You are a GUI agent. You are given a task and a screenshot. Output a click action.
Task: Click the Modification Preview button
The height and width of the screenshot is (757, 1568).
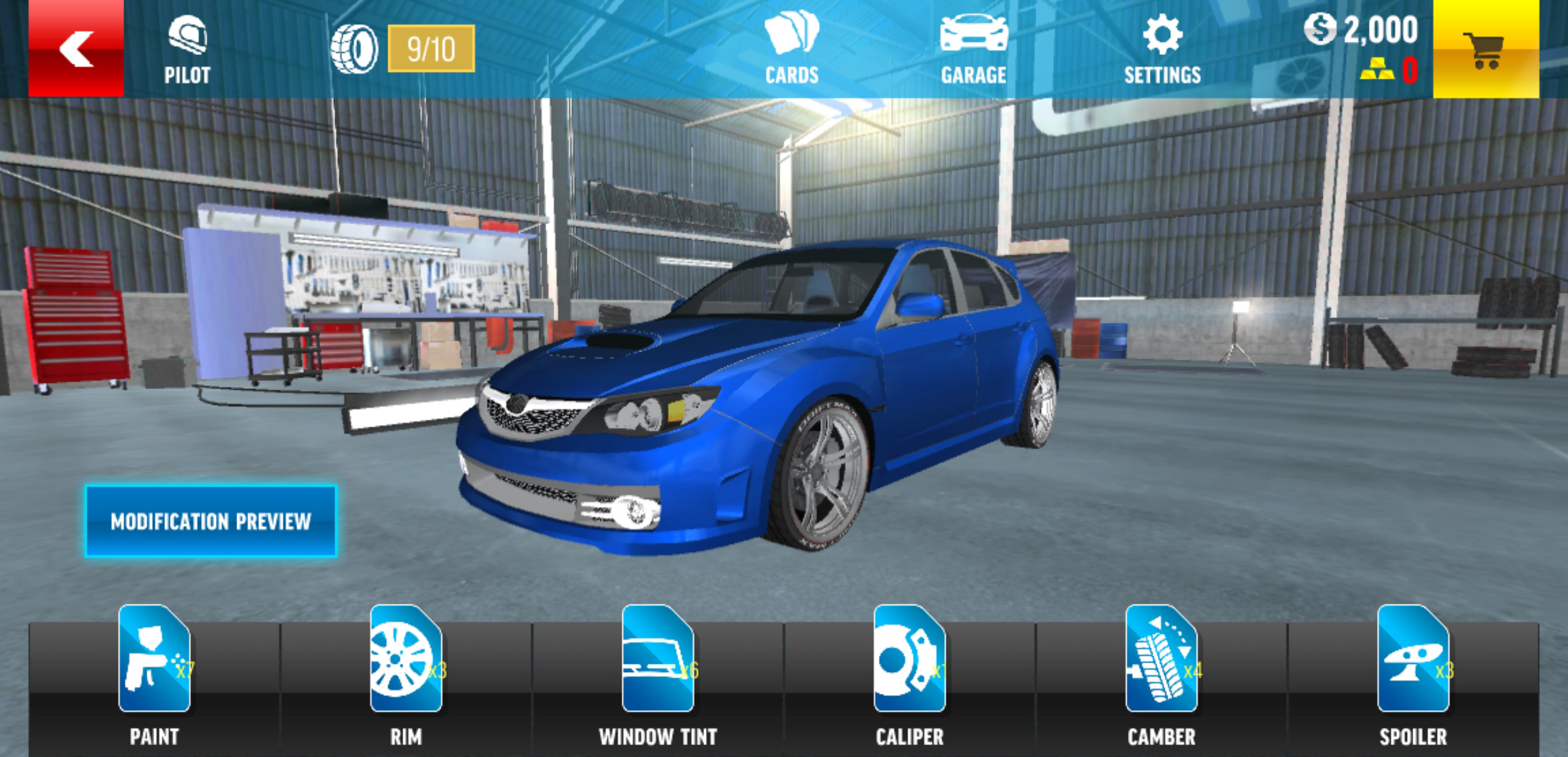211,521
